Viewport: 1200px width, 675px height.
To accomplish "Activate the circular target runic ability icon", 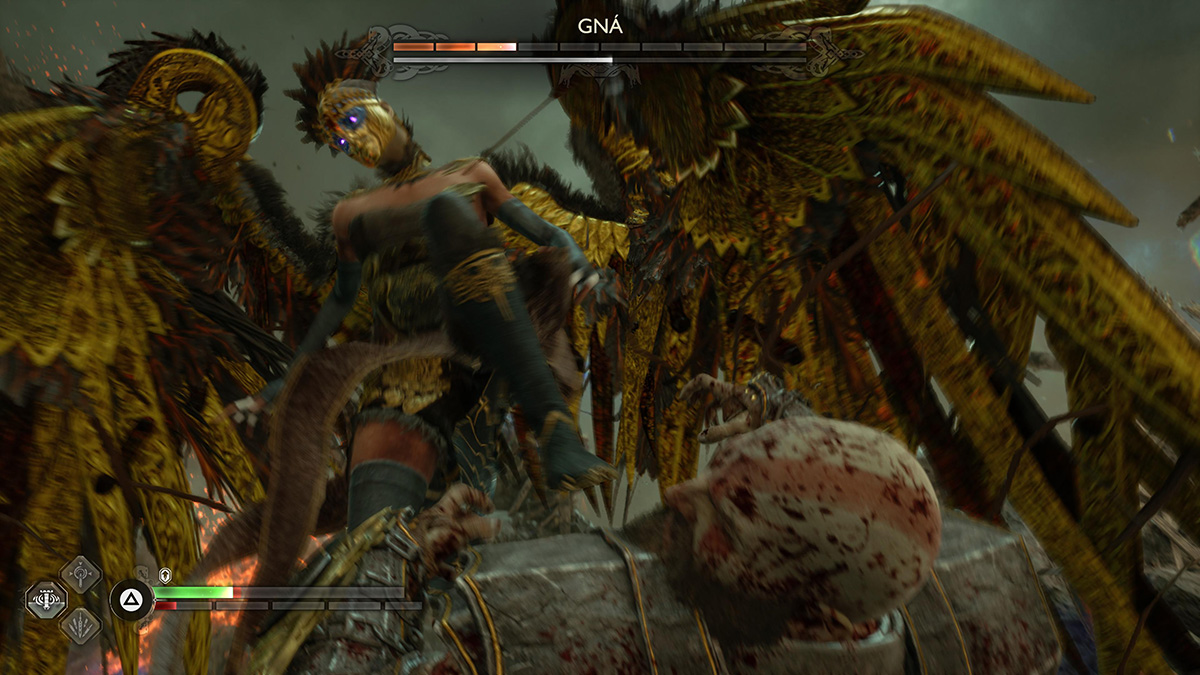I will tap(79, 574).
